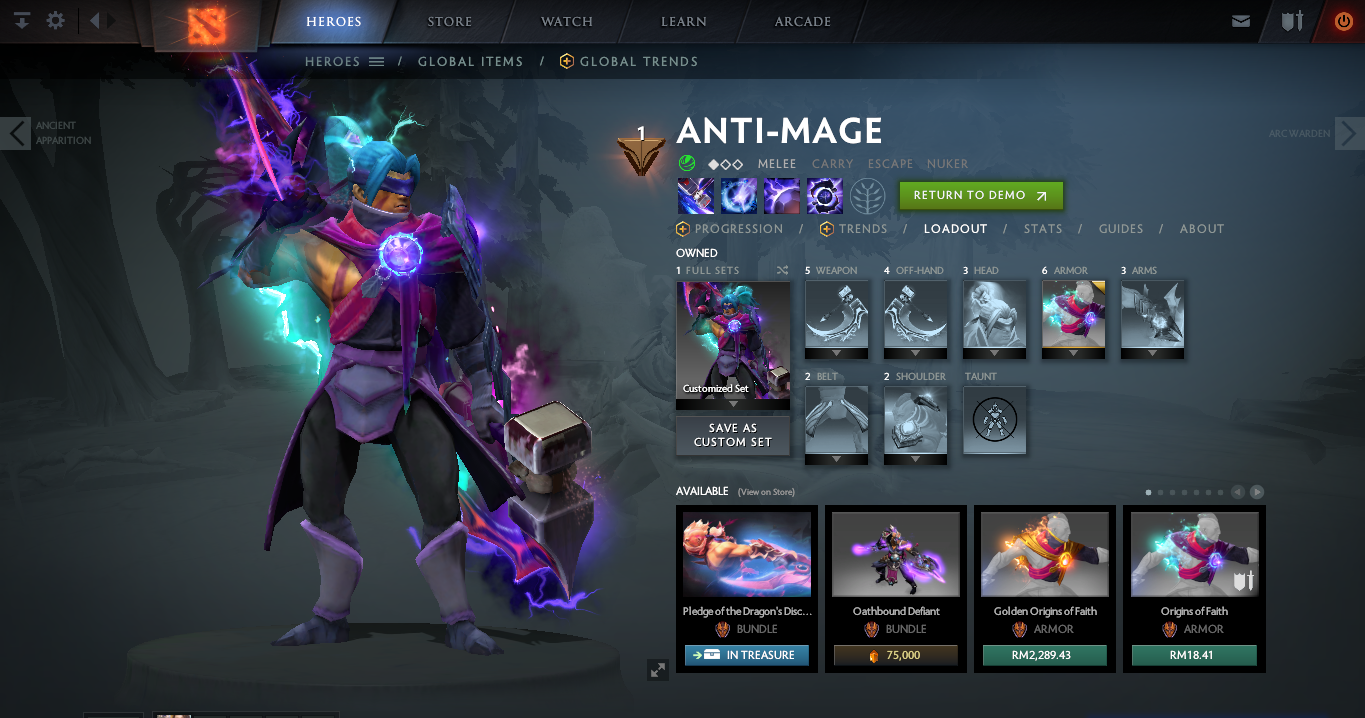Click the Return to Demo button
The height and width of the screenshot is (718, 1365).
pyautogui.click(x=980, y=196)
